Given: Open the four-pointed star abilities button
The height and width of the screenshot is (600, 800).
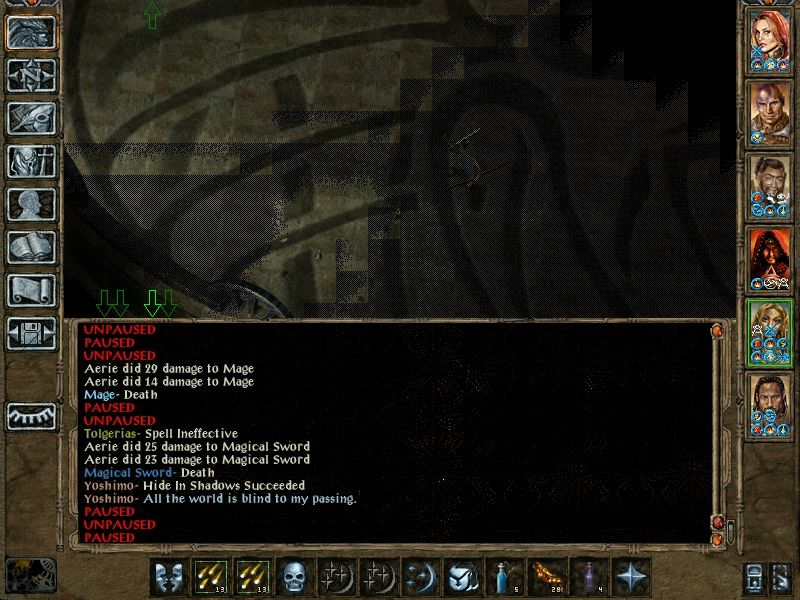Looking at the screenshot, I should [631, 578].
